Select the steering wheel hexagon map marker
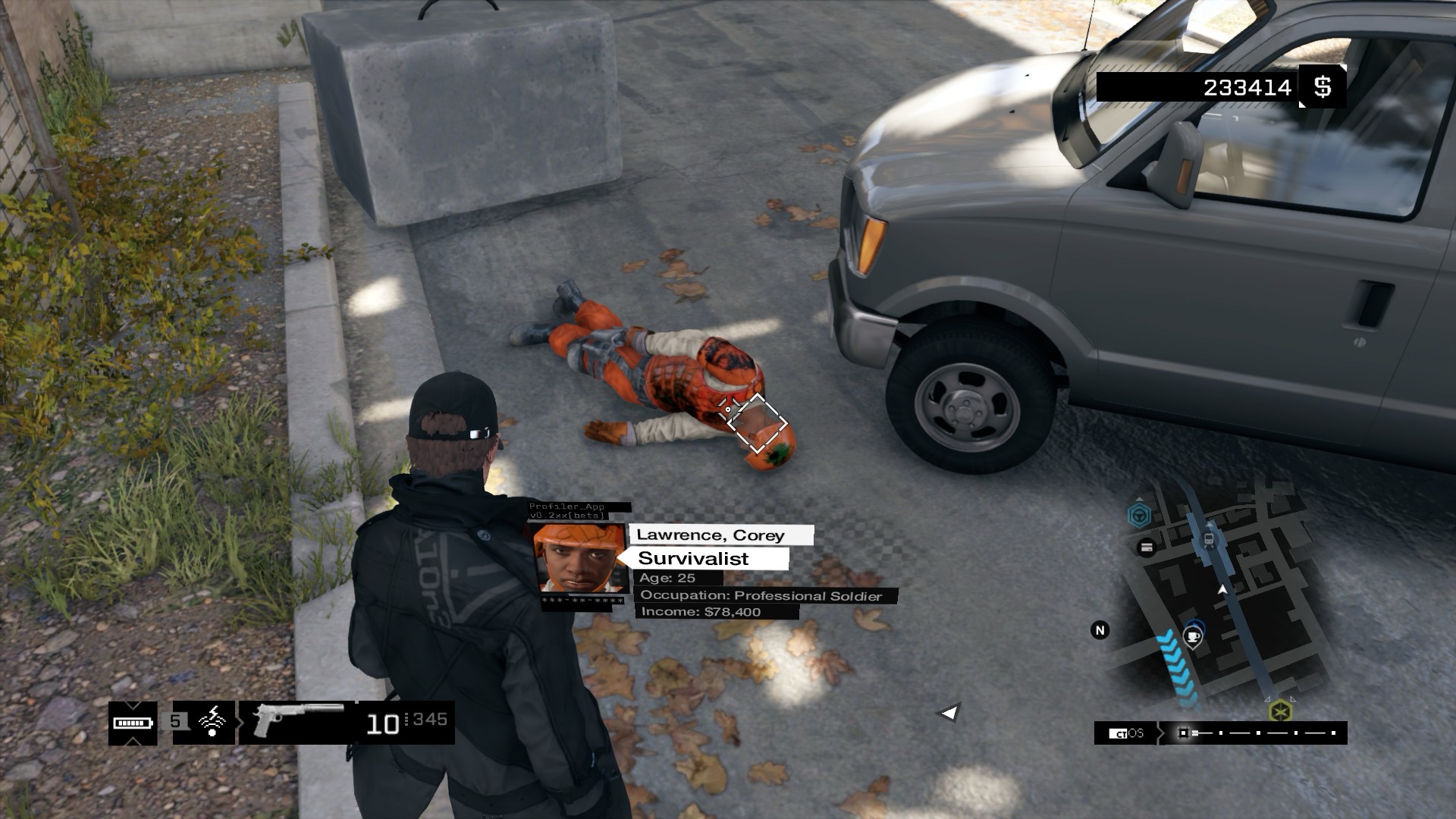The height and width of the screenshot is (819, 1456). pyautogui.click(x=1139, y=516)
